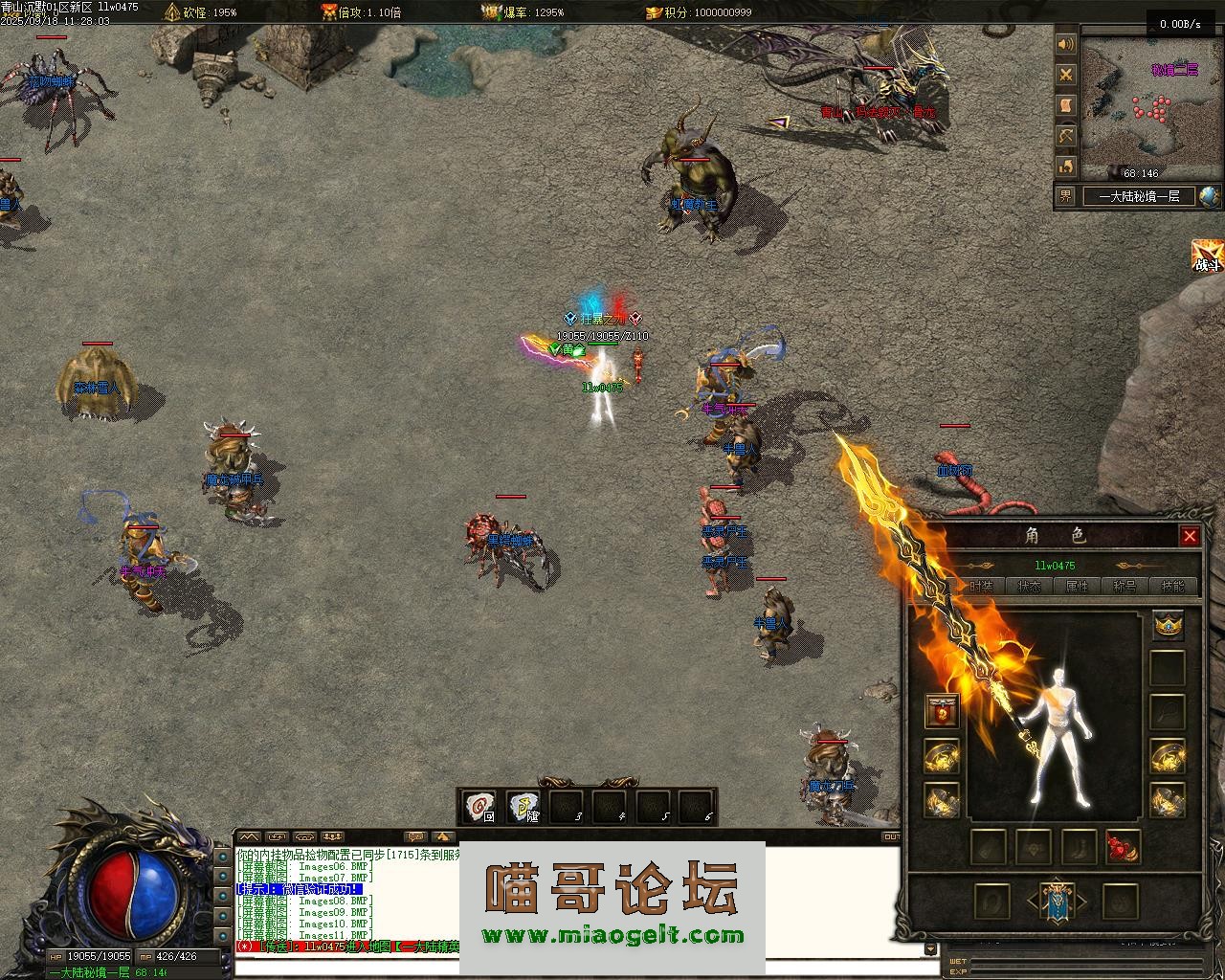Click the 战斗 combat button

click(x=1208, y=256)
